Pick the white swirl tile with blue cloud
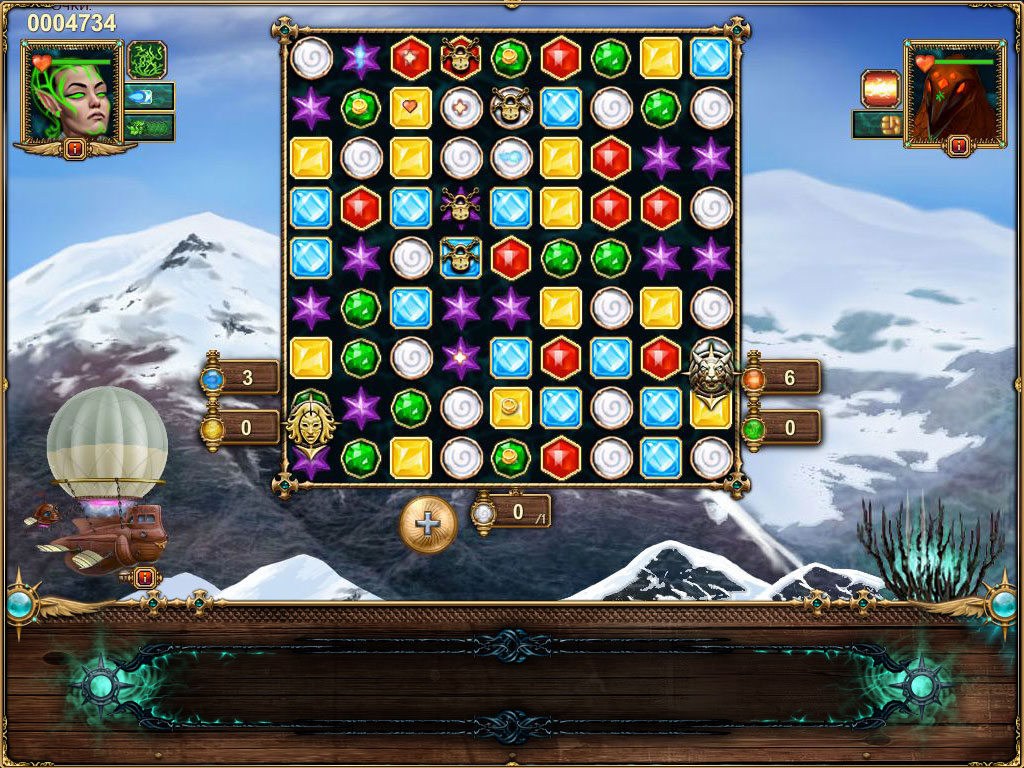Screen dimensions: 1024x768 point(511,157)
